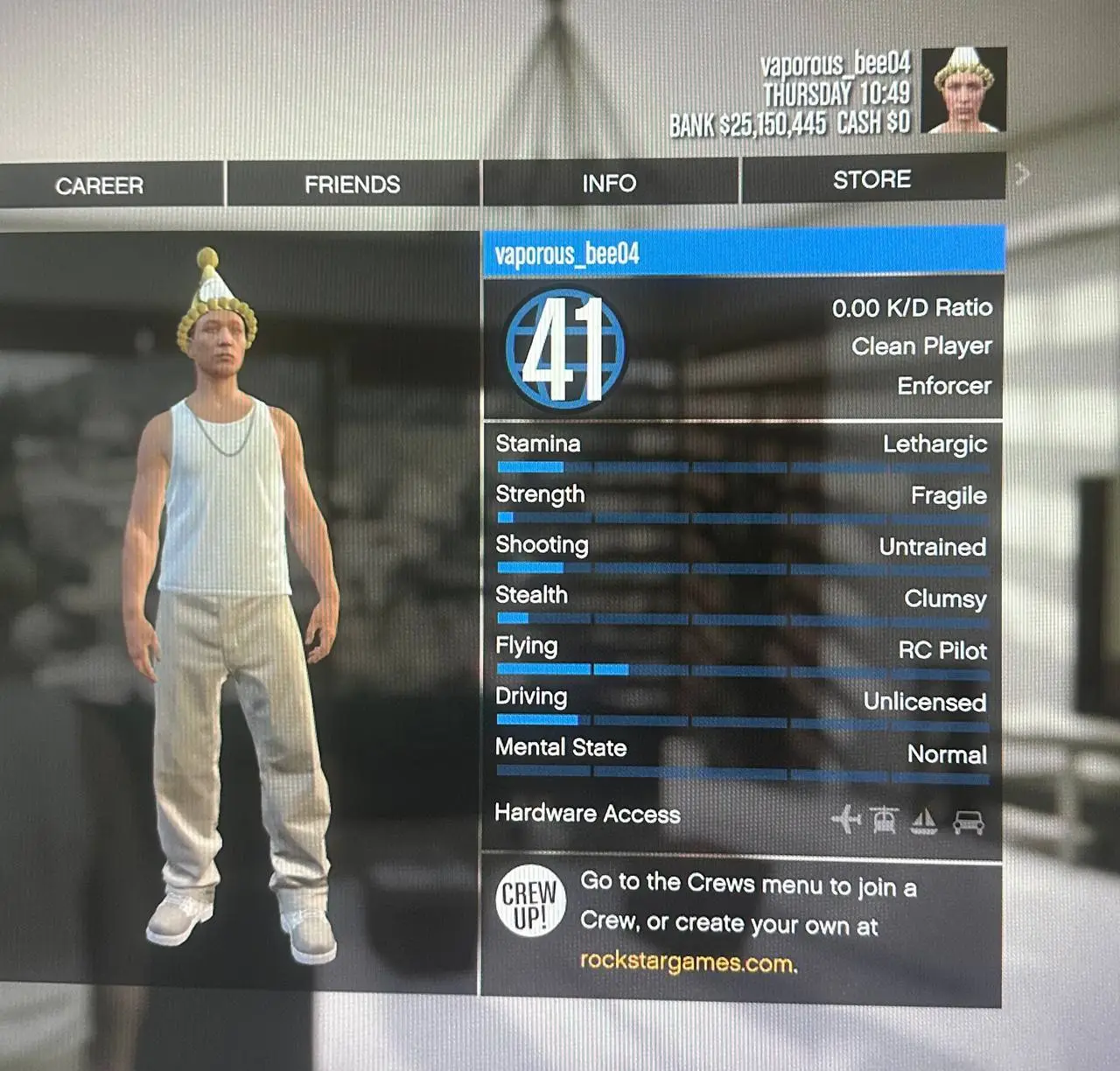Expand more tabs with the right chevron
This screenshot has height=1071, width=1120.
[1024, 175]
